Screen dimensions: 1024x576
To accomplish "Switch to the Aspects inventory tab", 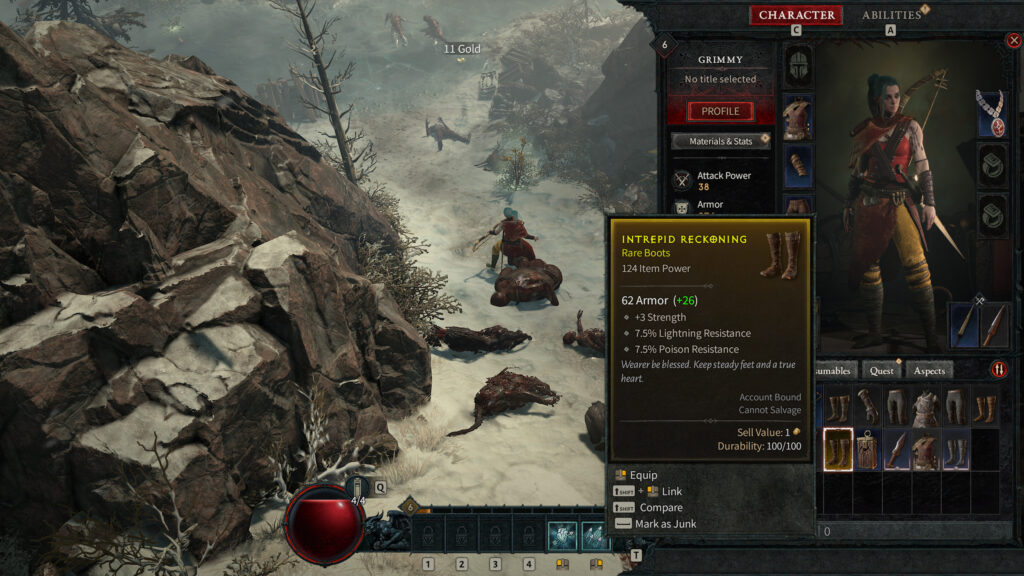I will point(929,371).
